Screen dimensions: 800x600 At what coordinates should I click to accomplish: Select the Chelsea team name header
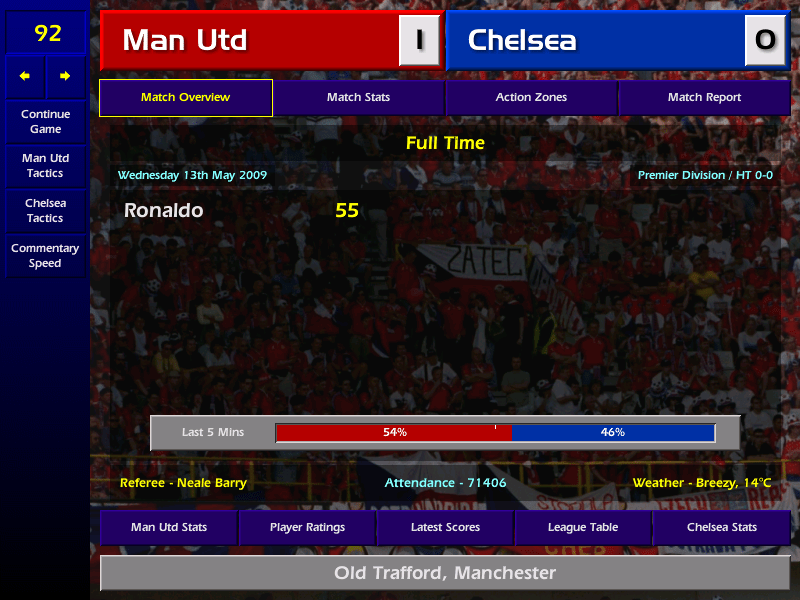pyautogui.click(x=595, y=40)
